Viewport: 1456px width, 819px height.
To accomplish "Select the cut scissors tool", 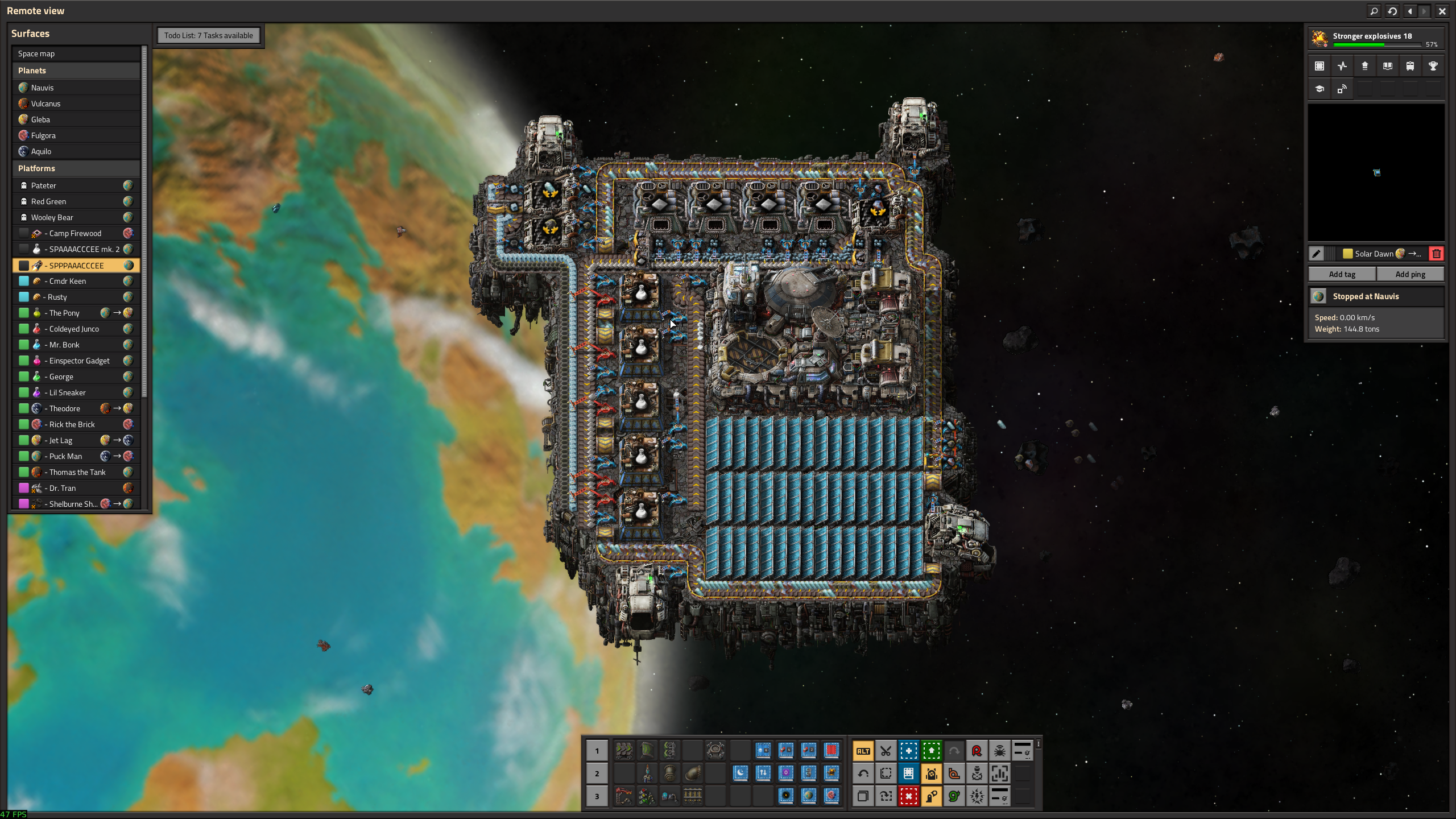I will tap(886, 751).
